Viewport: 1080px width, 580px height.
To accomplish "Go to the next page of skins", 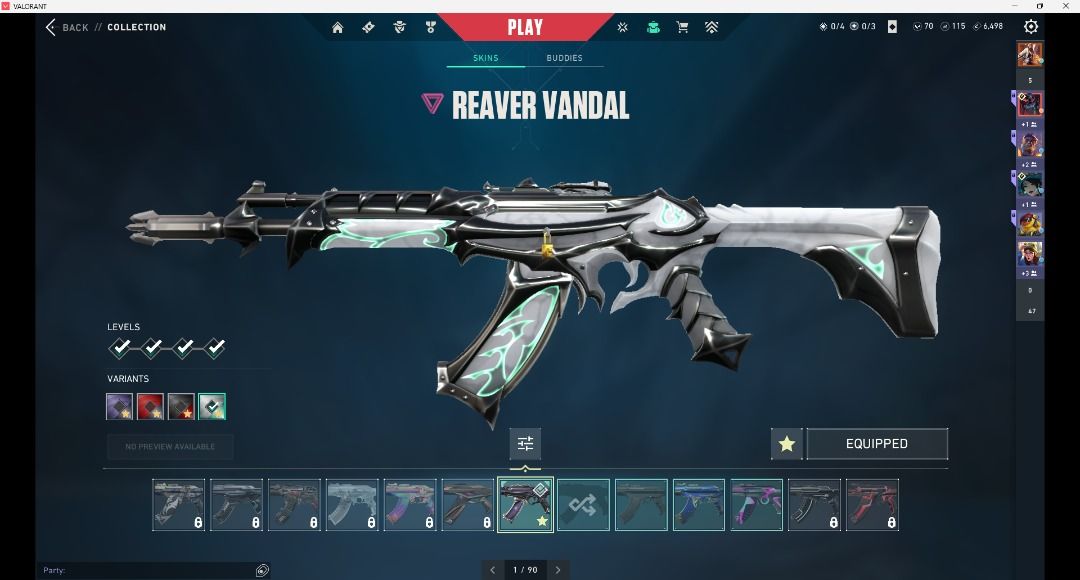I will coord(558,570).
